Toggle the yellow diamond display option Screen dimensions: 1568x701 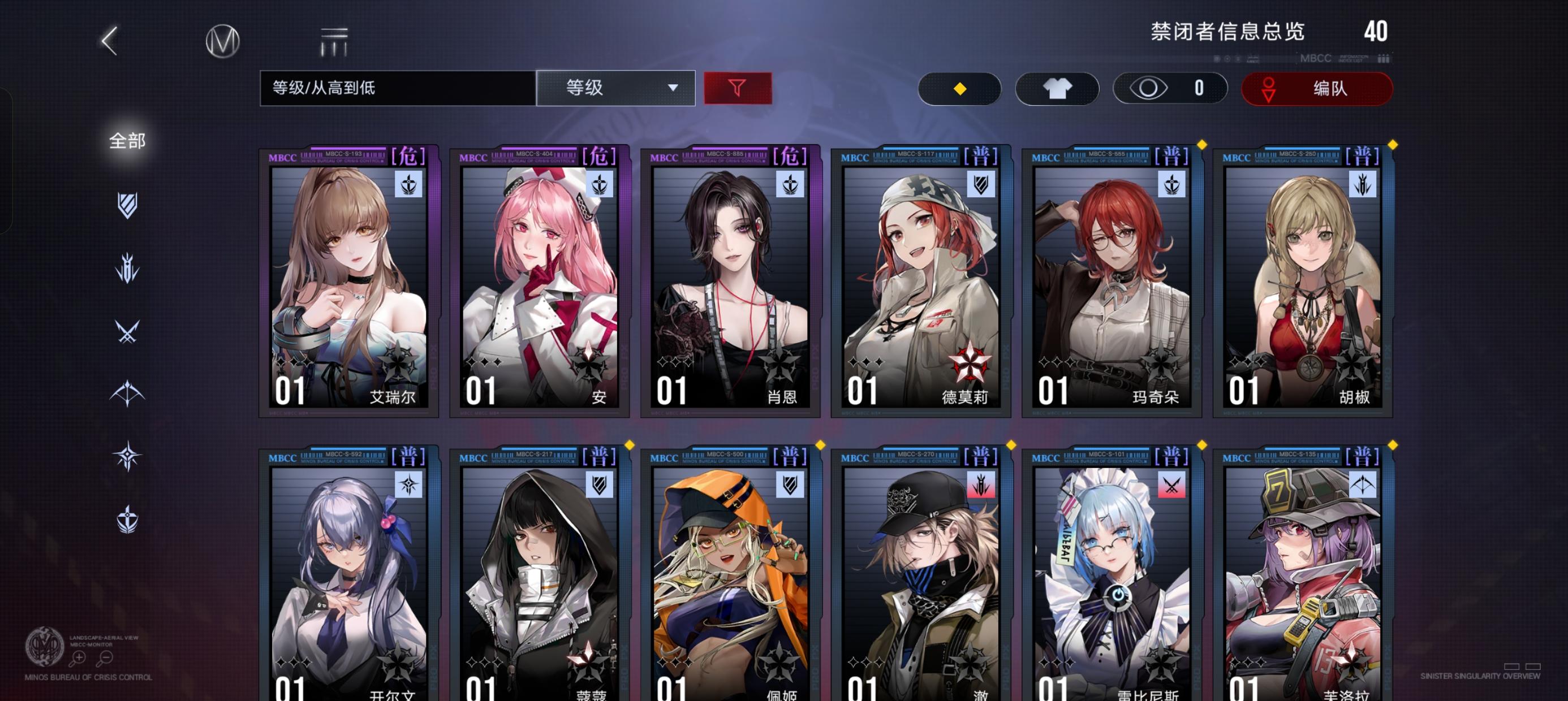pos(960,88)
